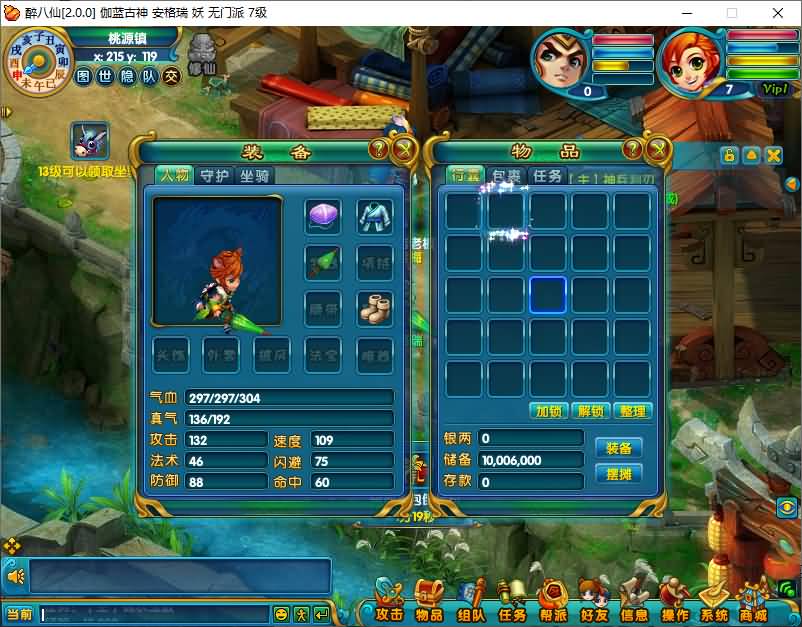Open 系统 system menu in toolbar
The image size is (802, 627).
[x=714, y=605]
